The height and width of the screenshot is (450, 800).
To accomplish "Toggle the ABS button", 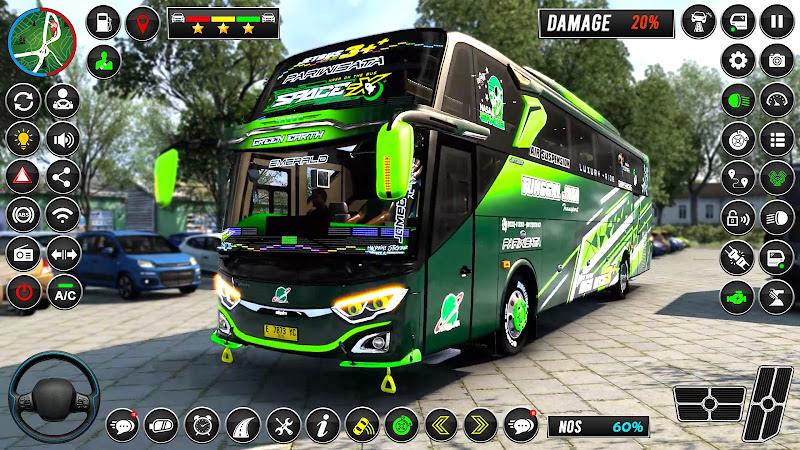I will [x=22, y=214].
